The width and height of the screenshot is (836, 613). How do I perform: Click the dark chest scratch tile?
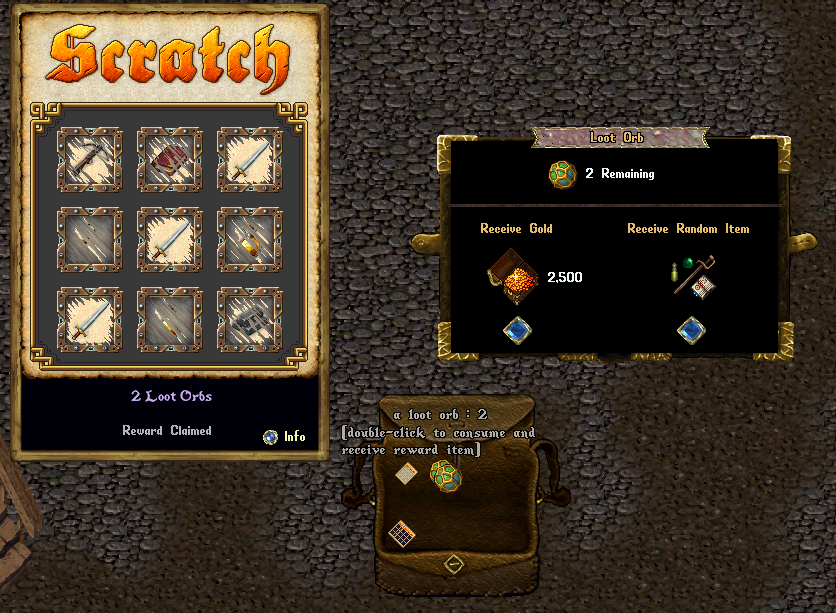[249, 320]
